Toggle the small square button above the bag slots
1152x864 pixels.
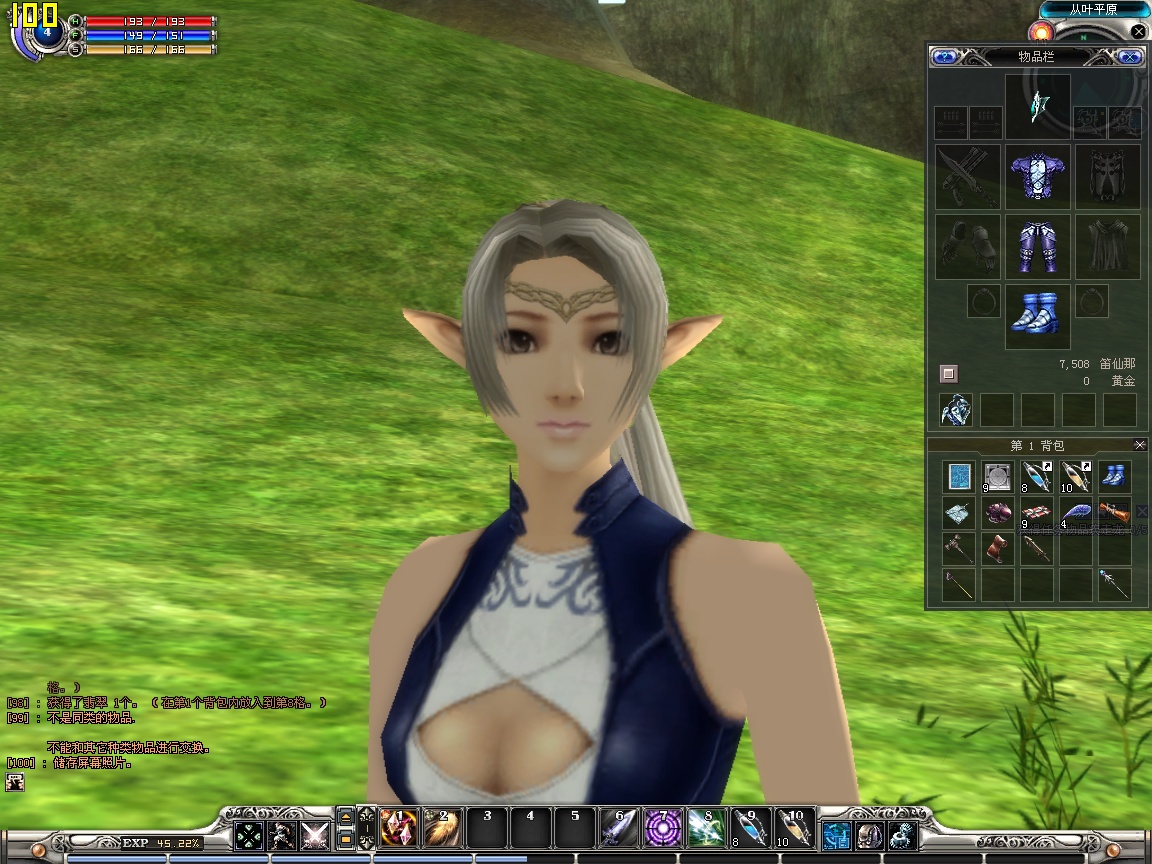pos(949,374)
